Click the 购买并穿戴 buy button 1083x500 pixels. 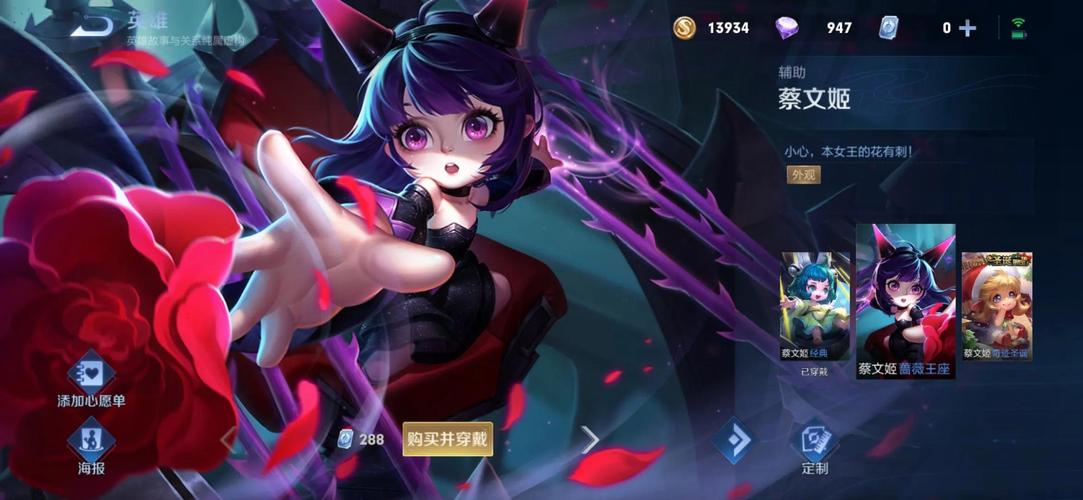point(448,439)
